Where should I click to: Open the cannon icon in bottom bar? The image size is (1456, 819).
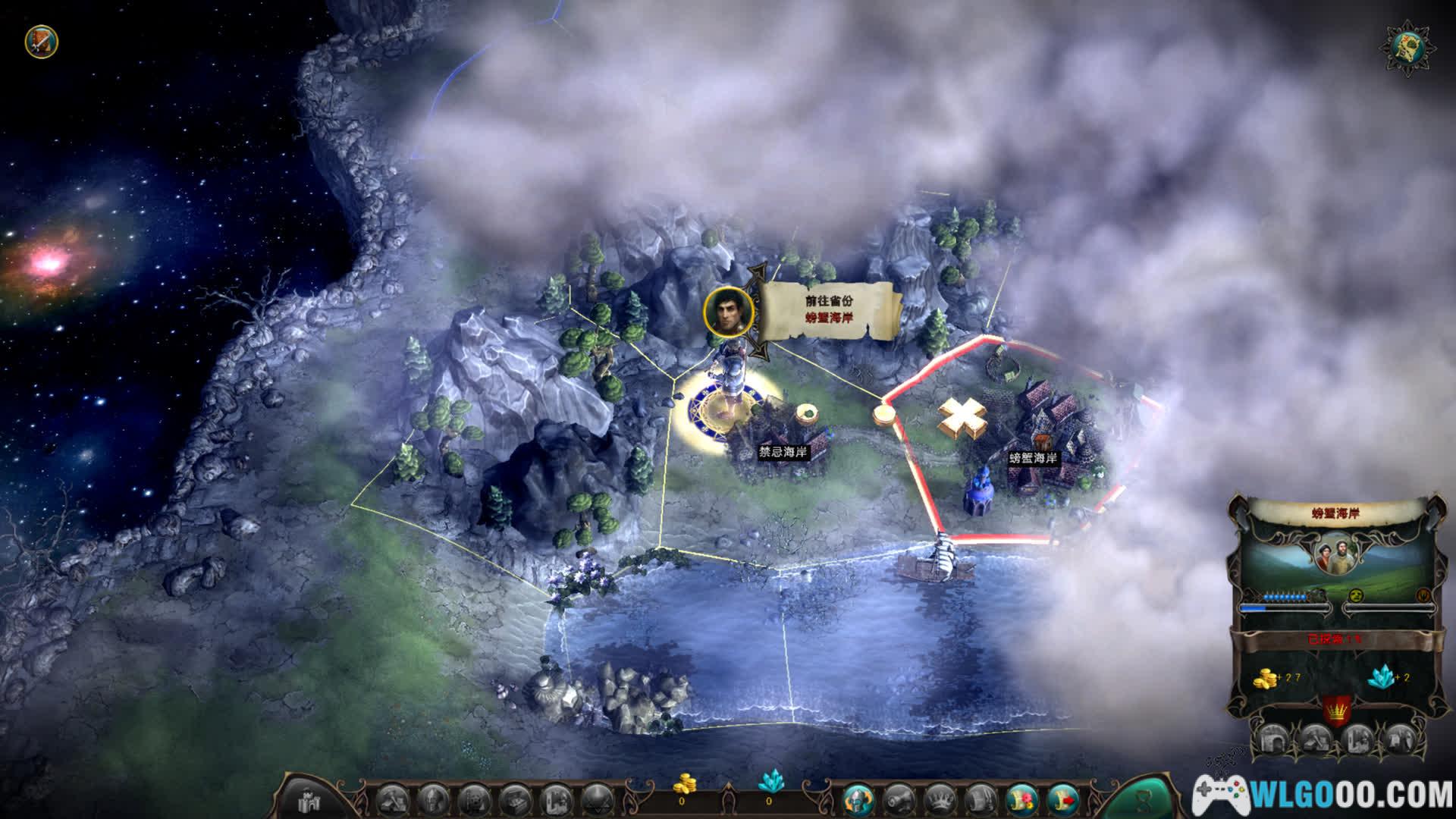click(897, 799)
